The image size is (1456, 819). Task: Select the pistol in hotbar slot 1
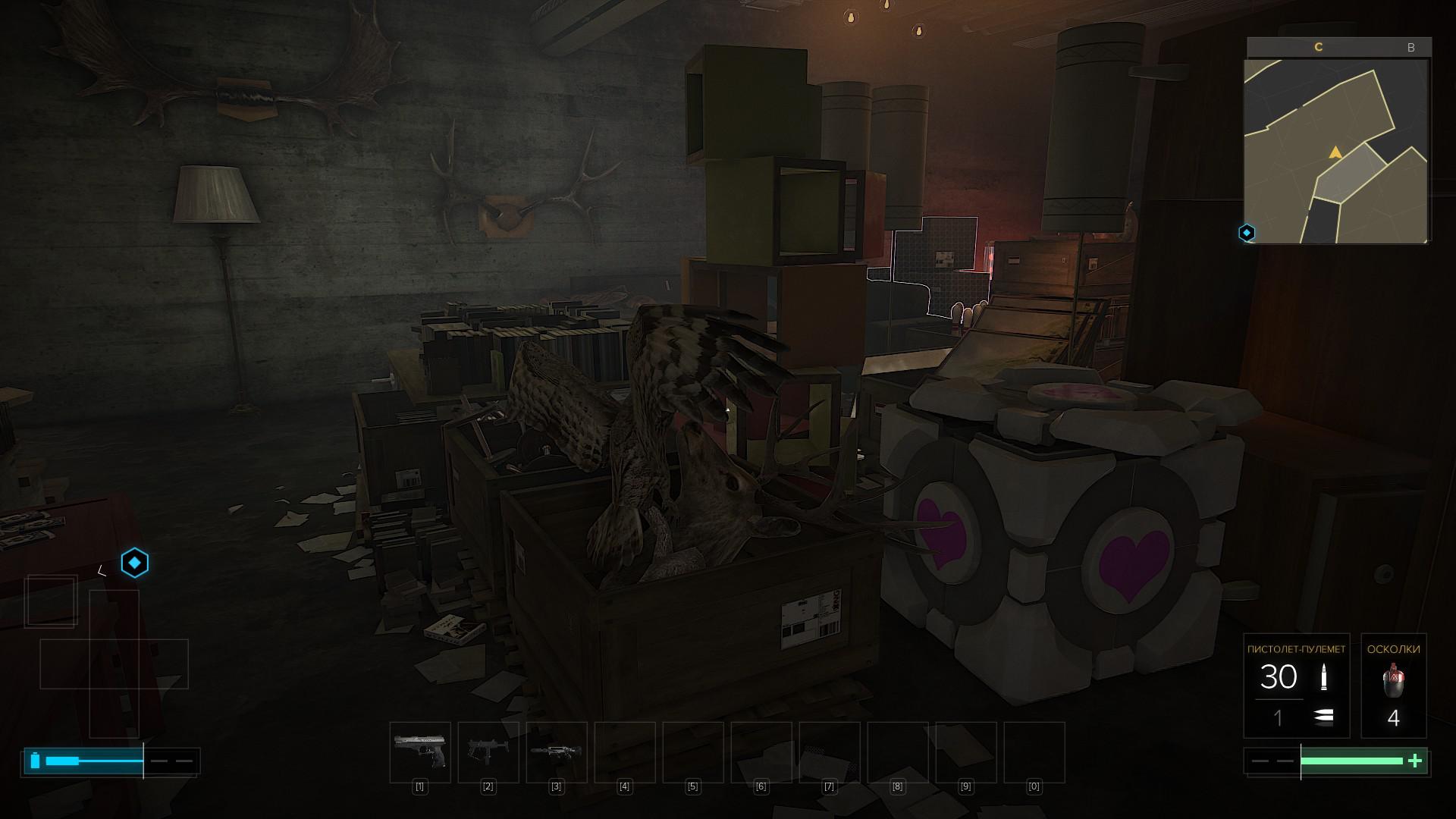click(420, 752)
